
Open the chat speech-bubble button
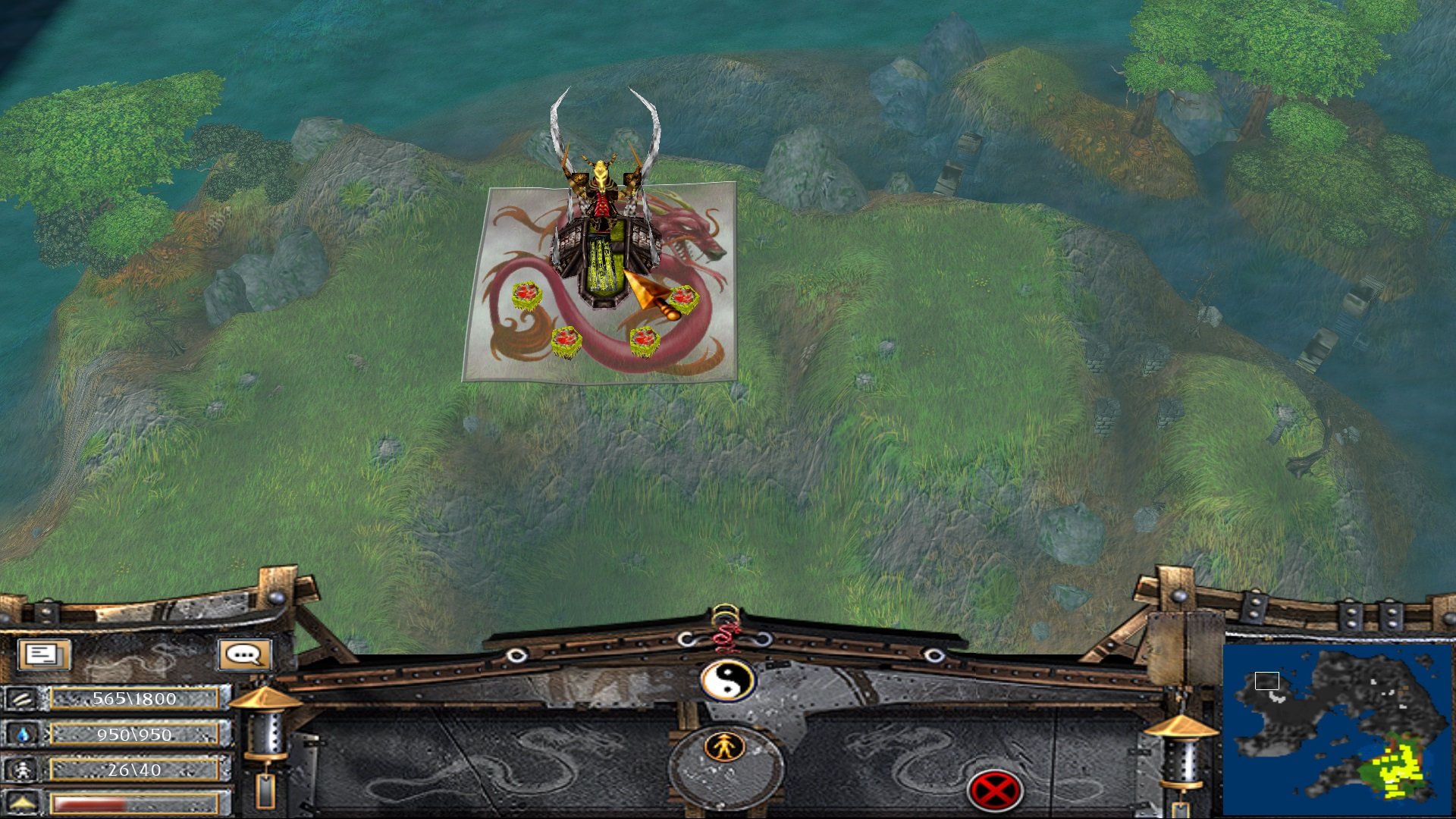click(x=244, y=654)
